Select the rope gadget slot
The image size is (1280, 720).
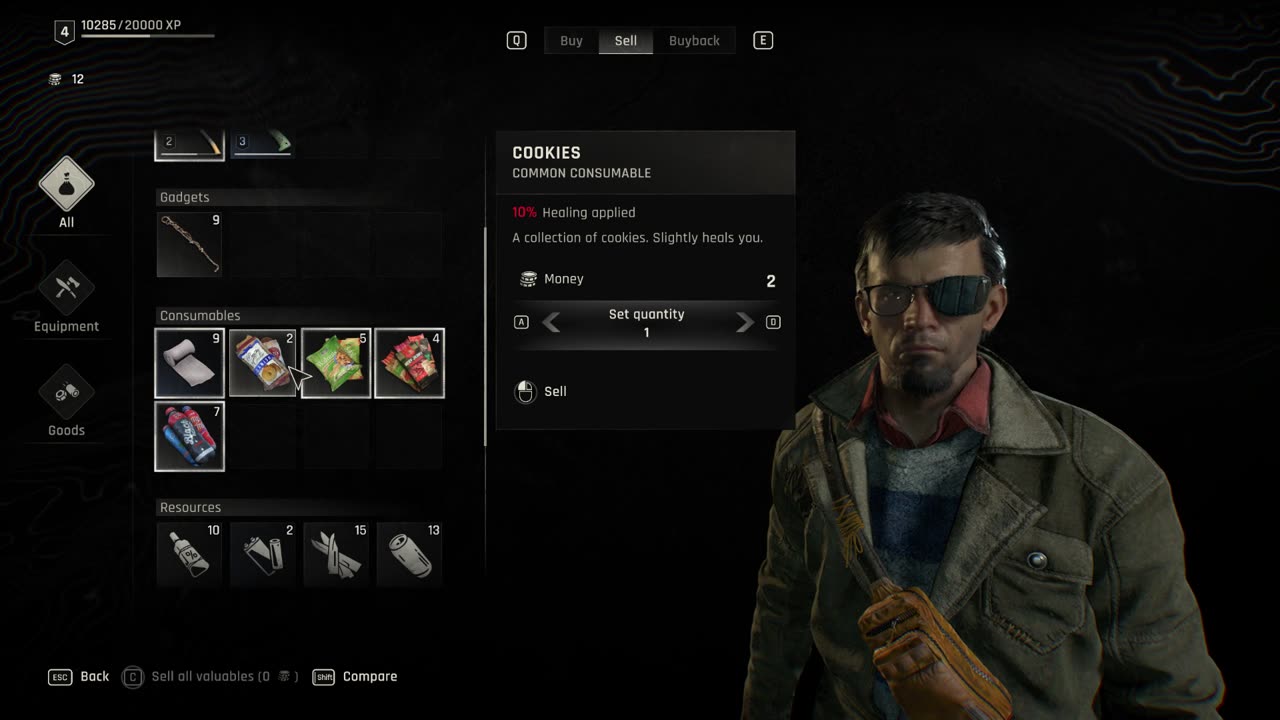pyautogui.click(x=190, y=244)
